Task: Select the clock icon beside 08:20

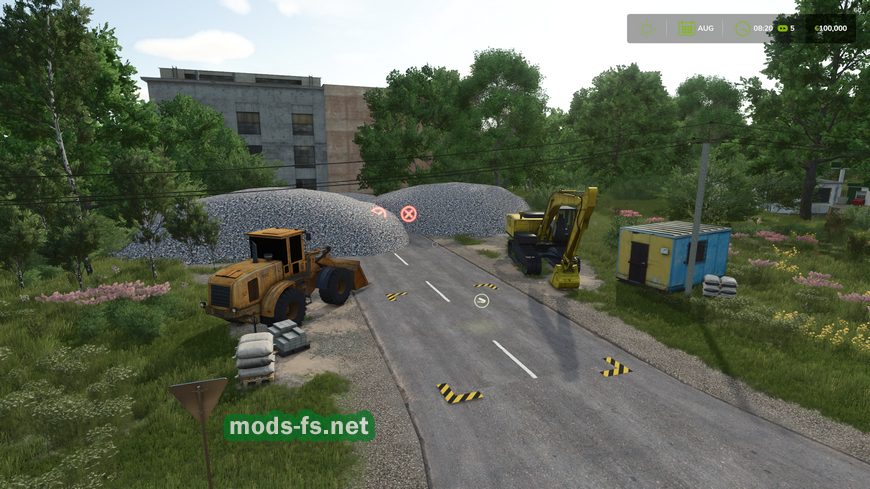Action: [x=741, y=28]
